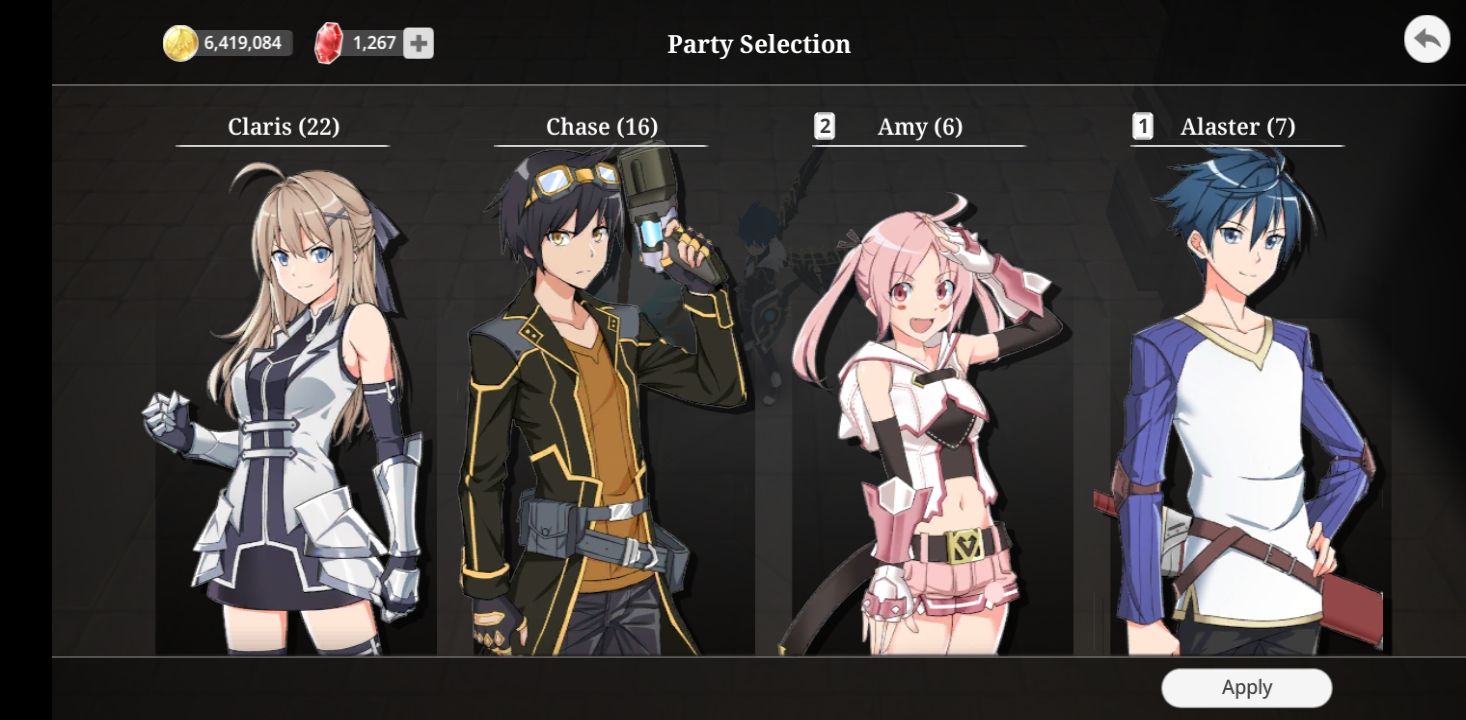Add more red gems with plus button
Screen dimensions: 1466x720
pyautogui.click(x=418, y=43)
